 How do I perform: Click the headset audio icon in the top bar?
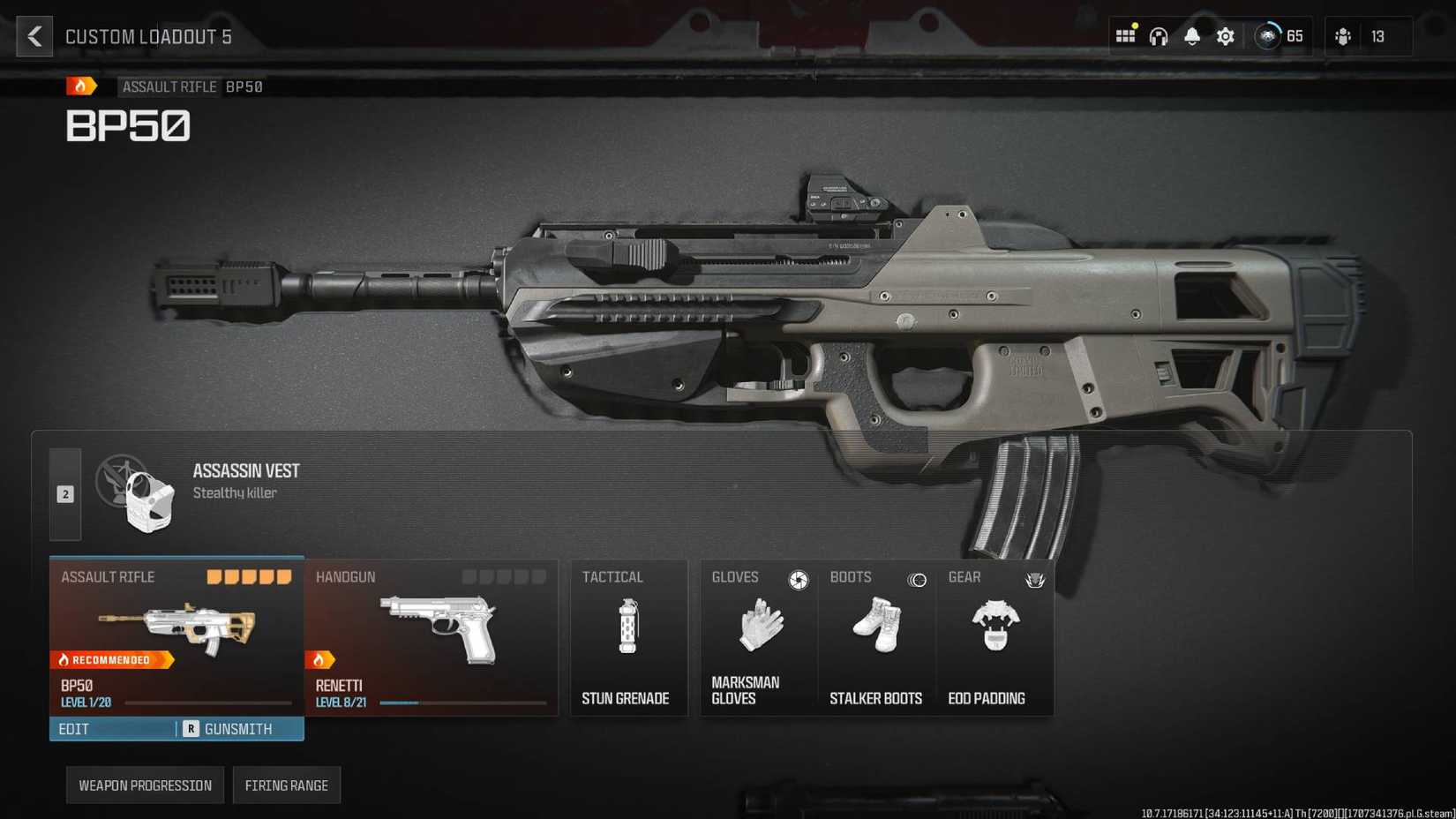[x=1158, y=35]
